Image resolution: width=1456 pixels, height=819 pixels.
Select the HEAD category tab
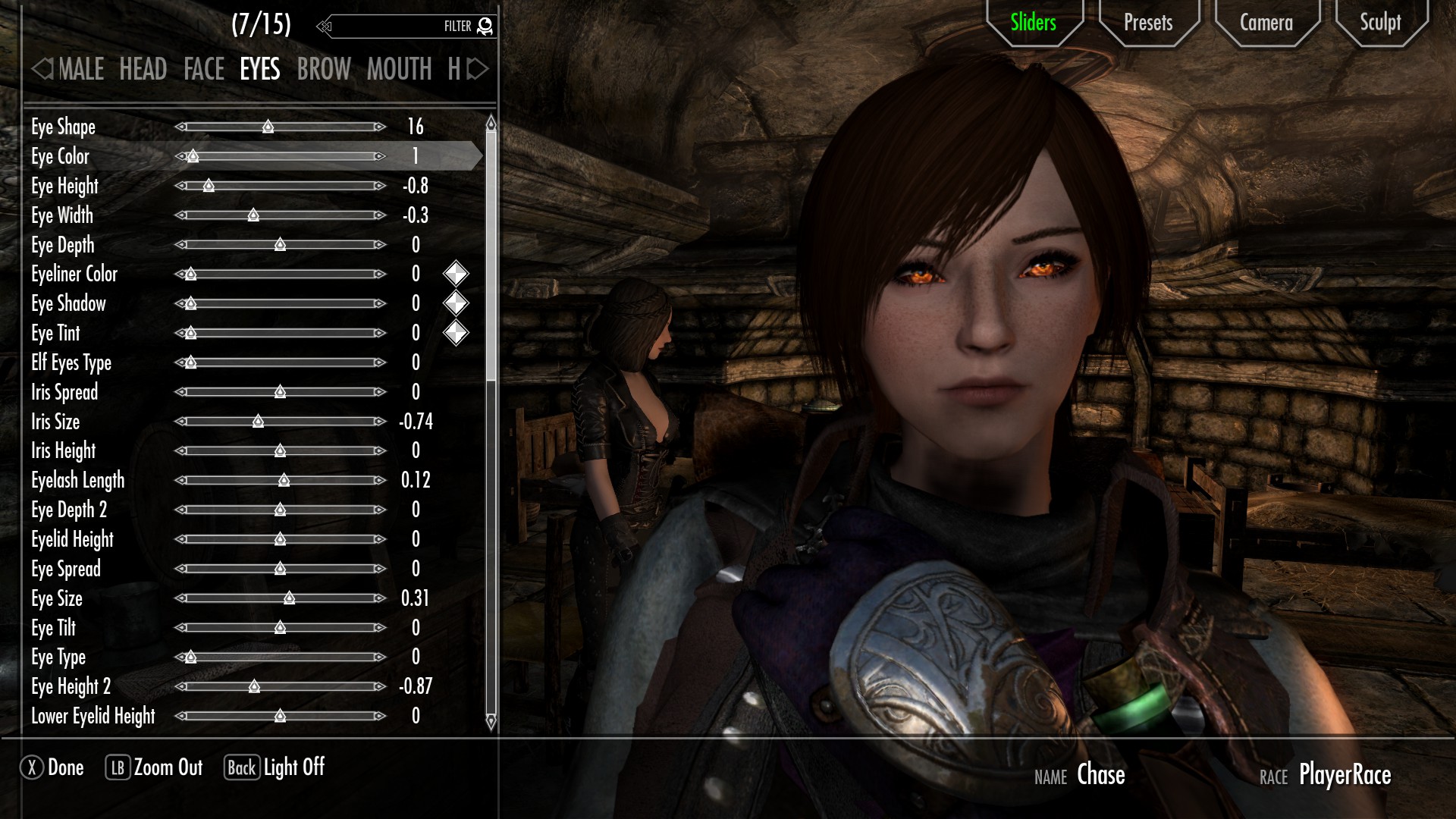[143, 70]
